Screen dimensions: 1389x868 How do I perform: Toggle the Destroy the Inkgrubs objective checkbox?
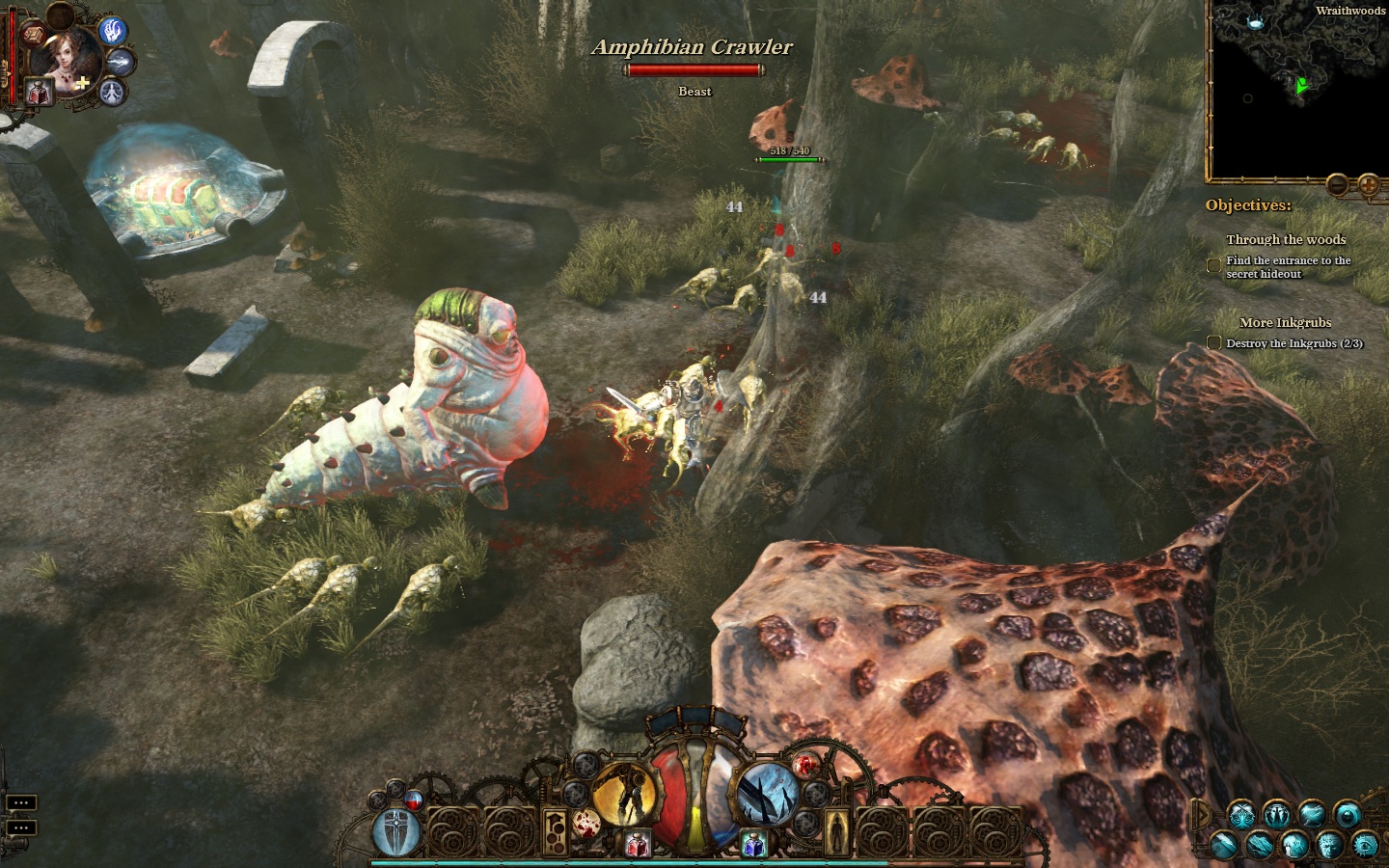pos(1214,343)
